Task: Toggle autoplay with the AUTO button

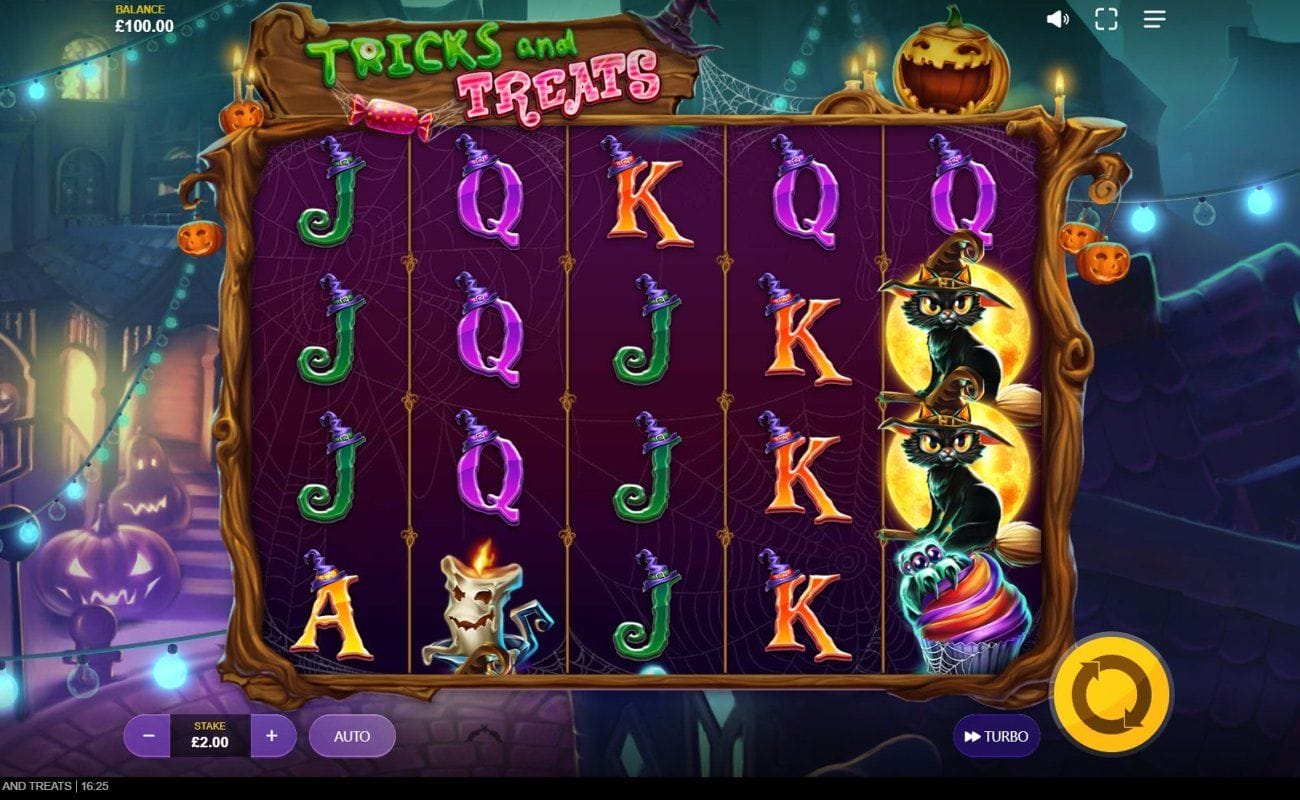Action: point(352,736)
